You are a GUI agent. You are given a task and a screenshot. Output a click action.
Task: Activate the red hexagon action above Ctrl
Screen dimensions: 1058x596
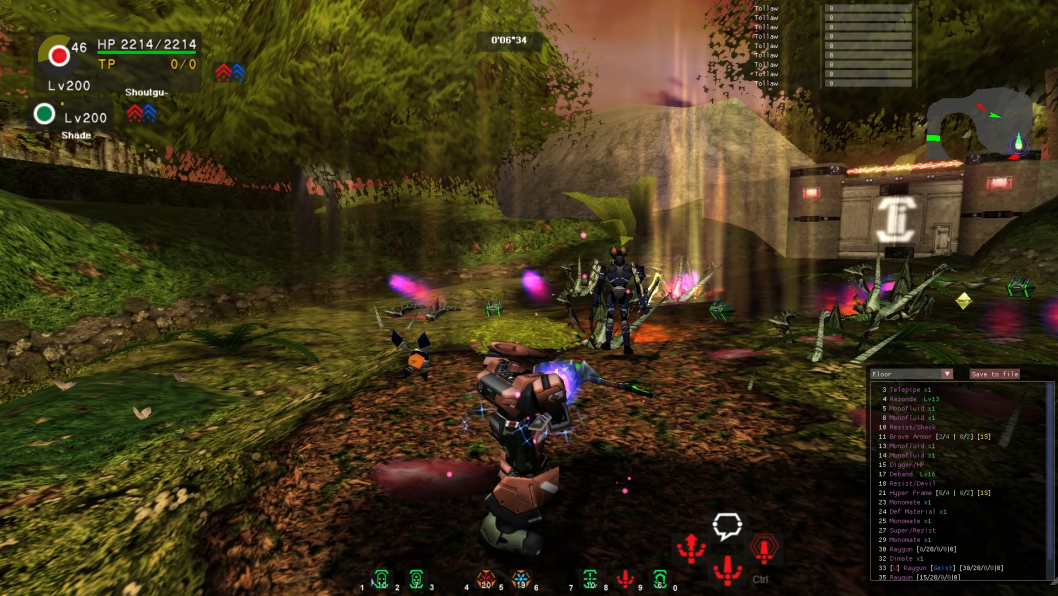coord(764,548)
